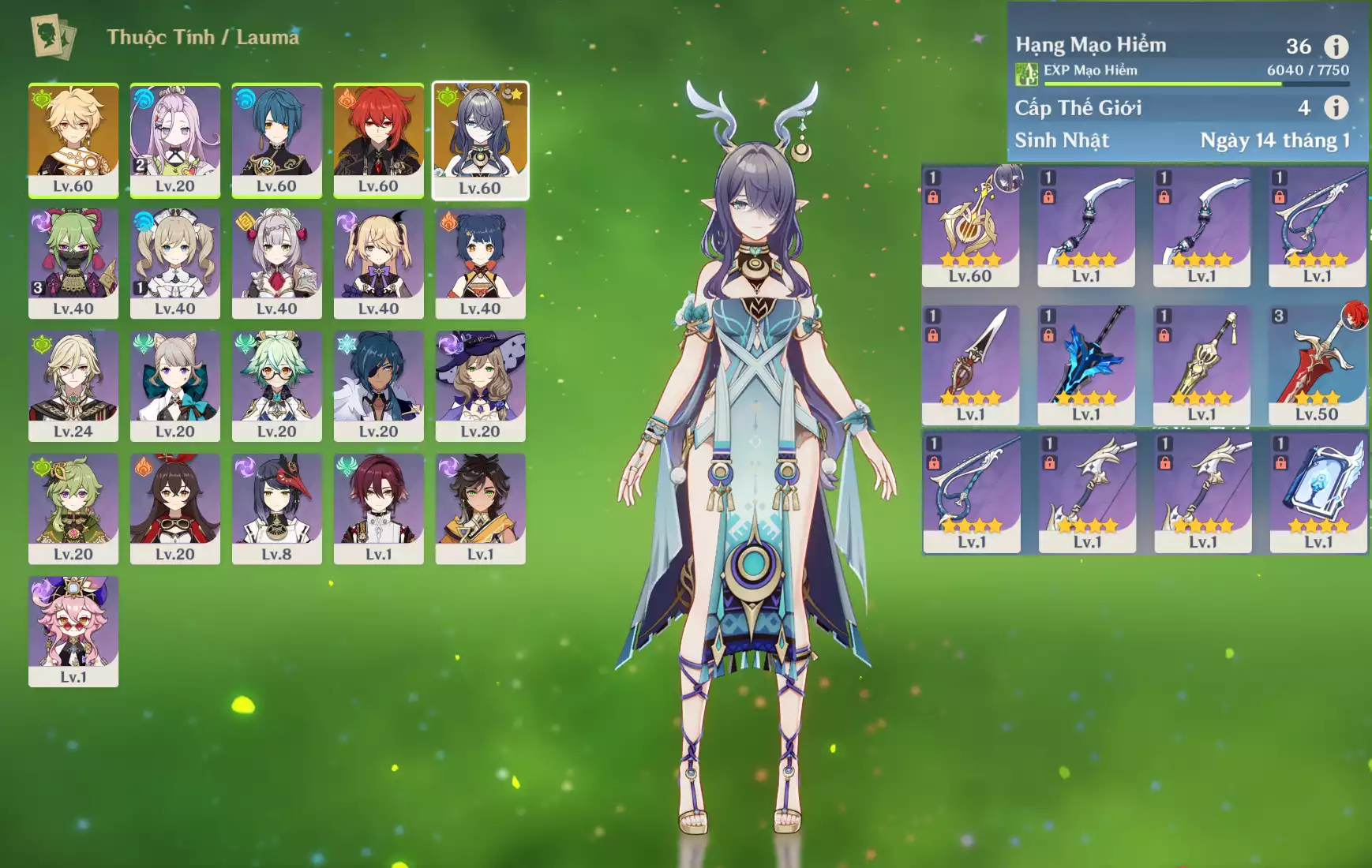Select Xingqiu's blue-haired Lv.60 portrait
The width and height of the screenshot is (1372, 868).
tap(276, 139)
